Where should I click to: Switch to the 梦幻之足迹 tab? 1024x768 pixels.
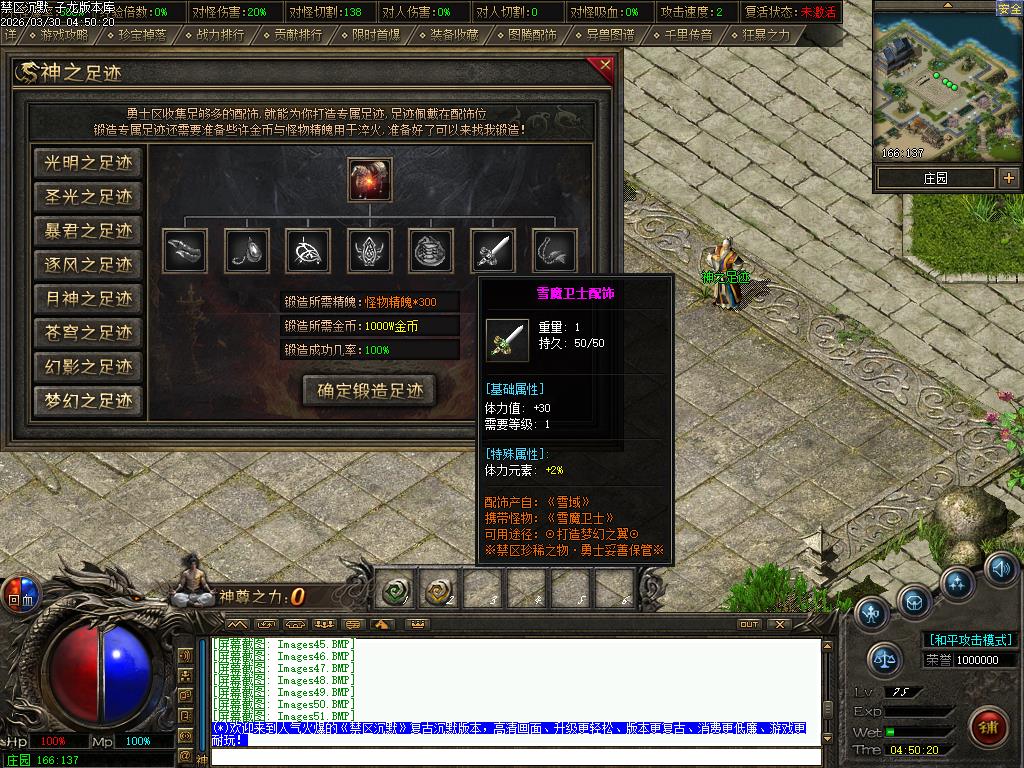pyautogui.click(x=88, y=401)
